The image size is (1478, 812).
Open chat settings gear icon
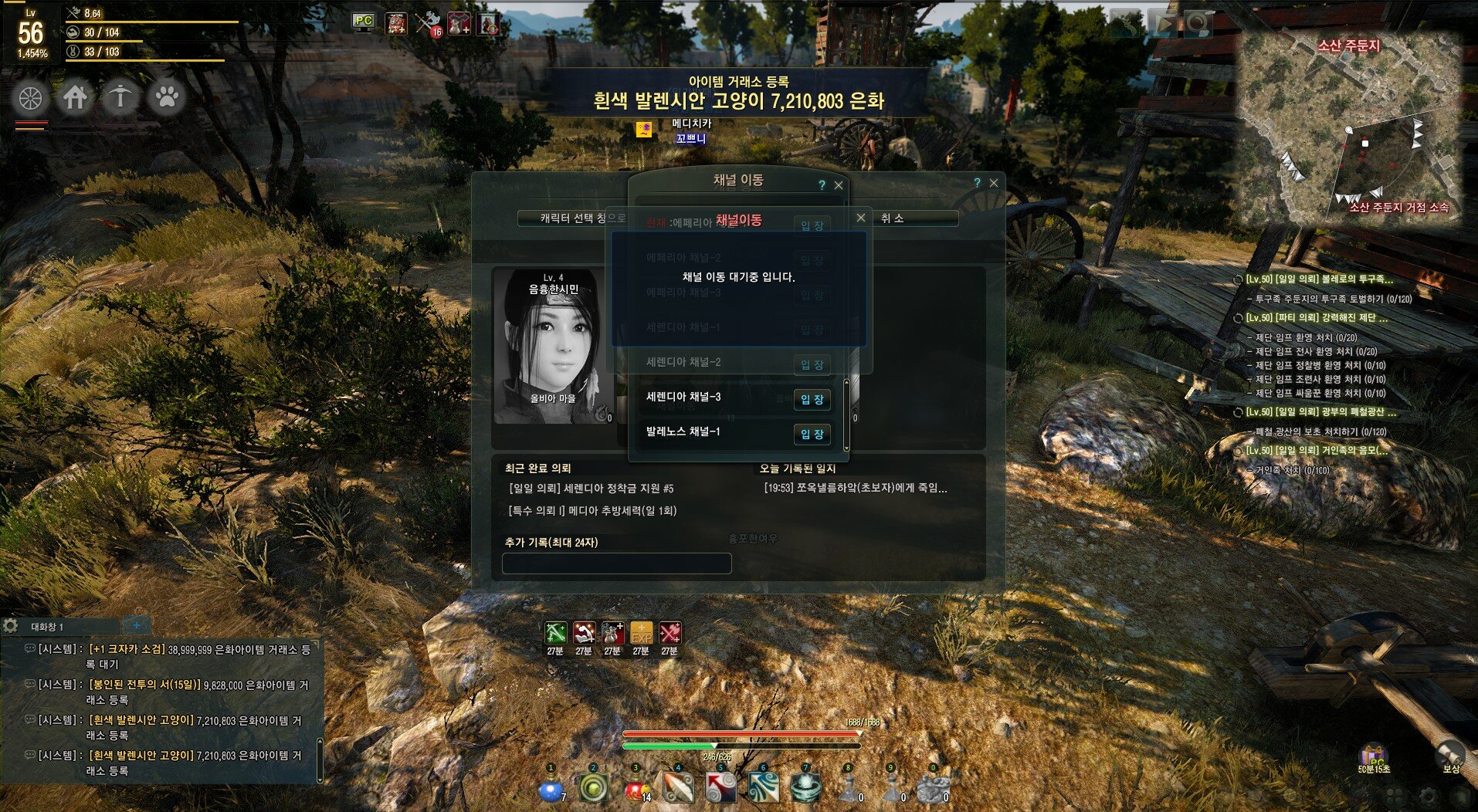(x=10, y=625)
